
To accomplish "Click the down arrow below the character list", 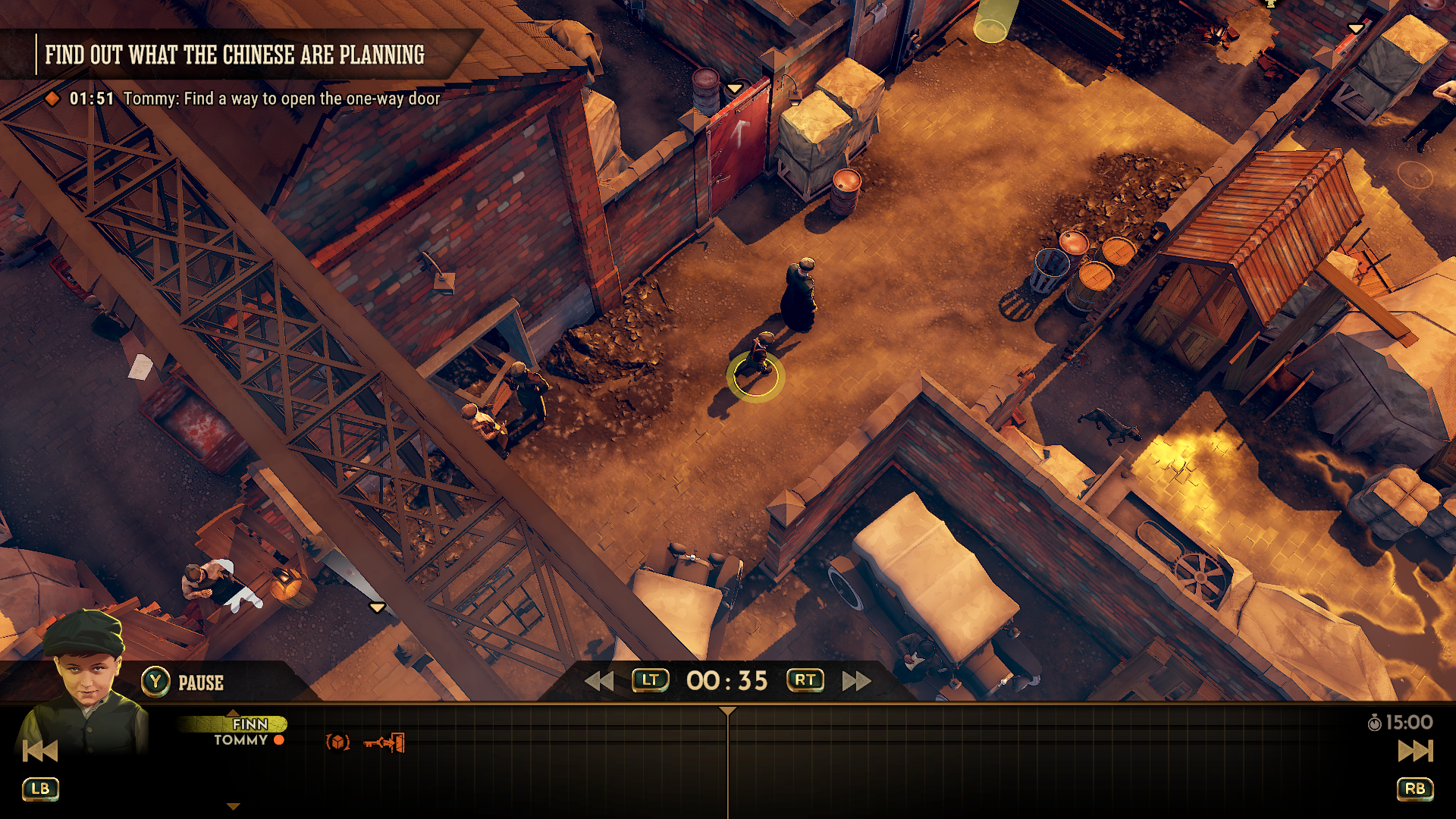I will coord(234,807).
